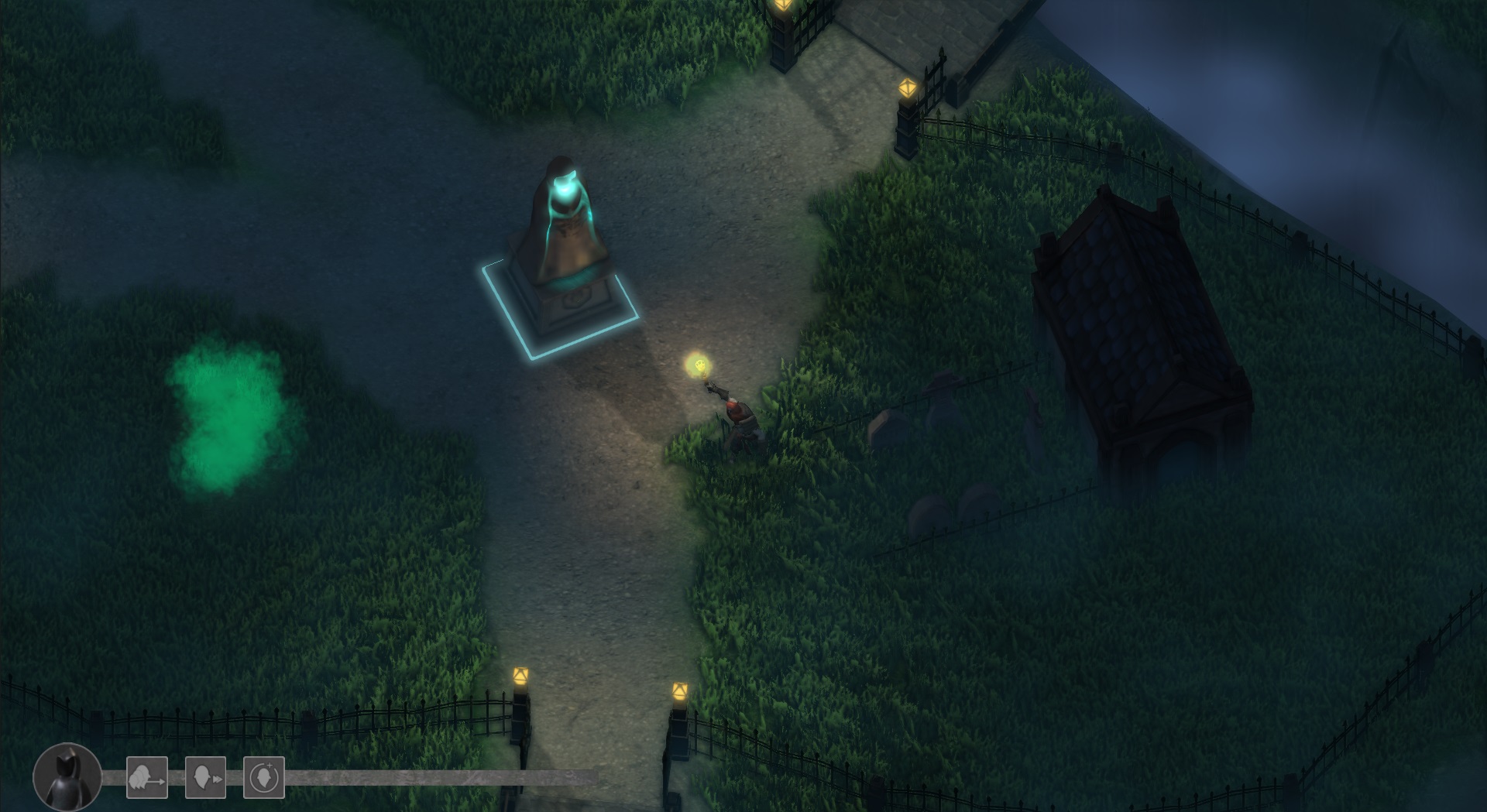Activate the ghost dash arrow ability

click(x=147, y=777)
